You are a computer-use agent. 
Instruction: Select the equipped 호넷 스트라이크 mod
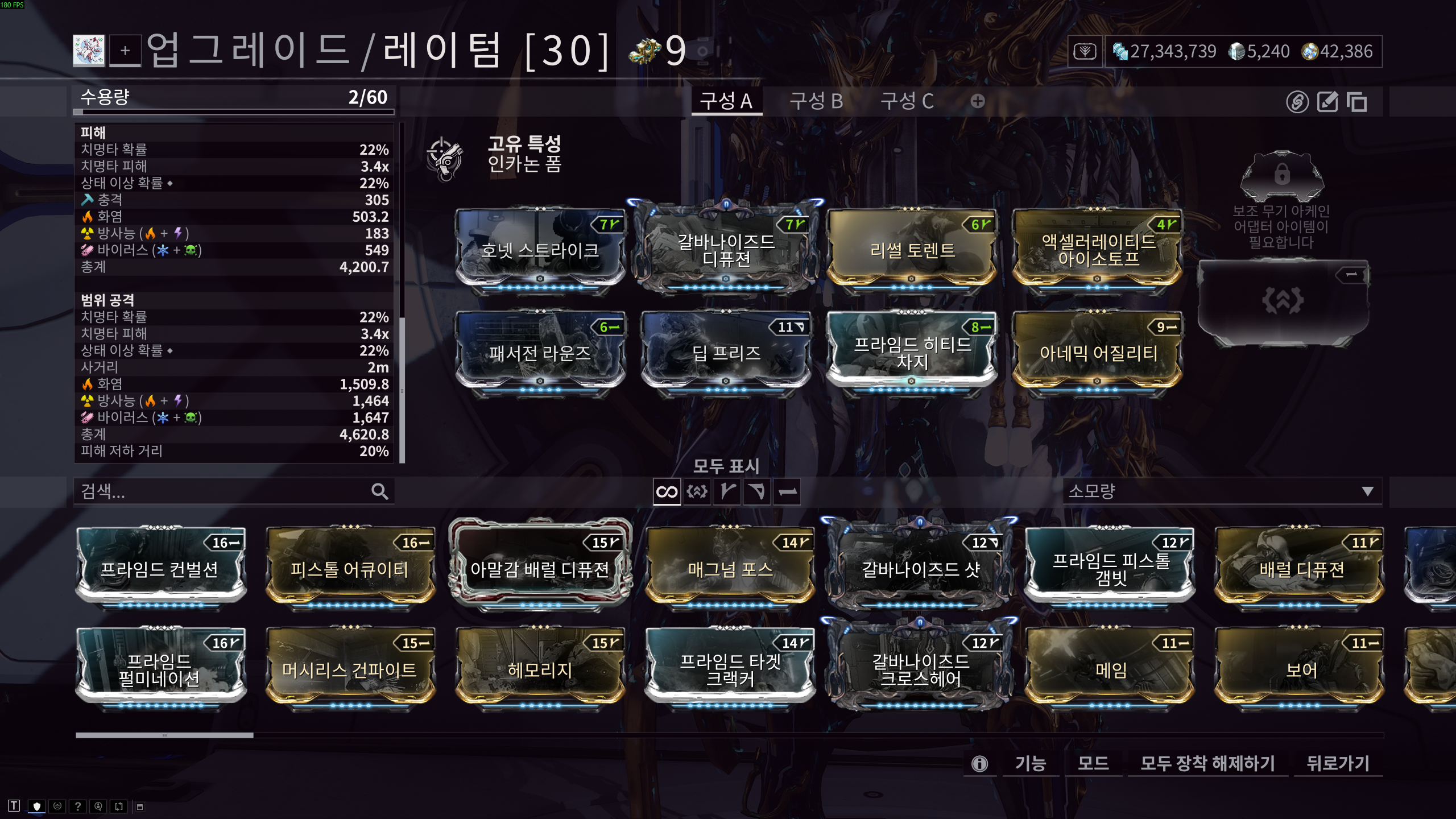click(x=540, y=250)
